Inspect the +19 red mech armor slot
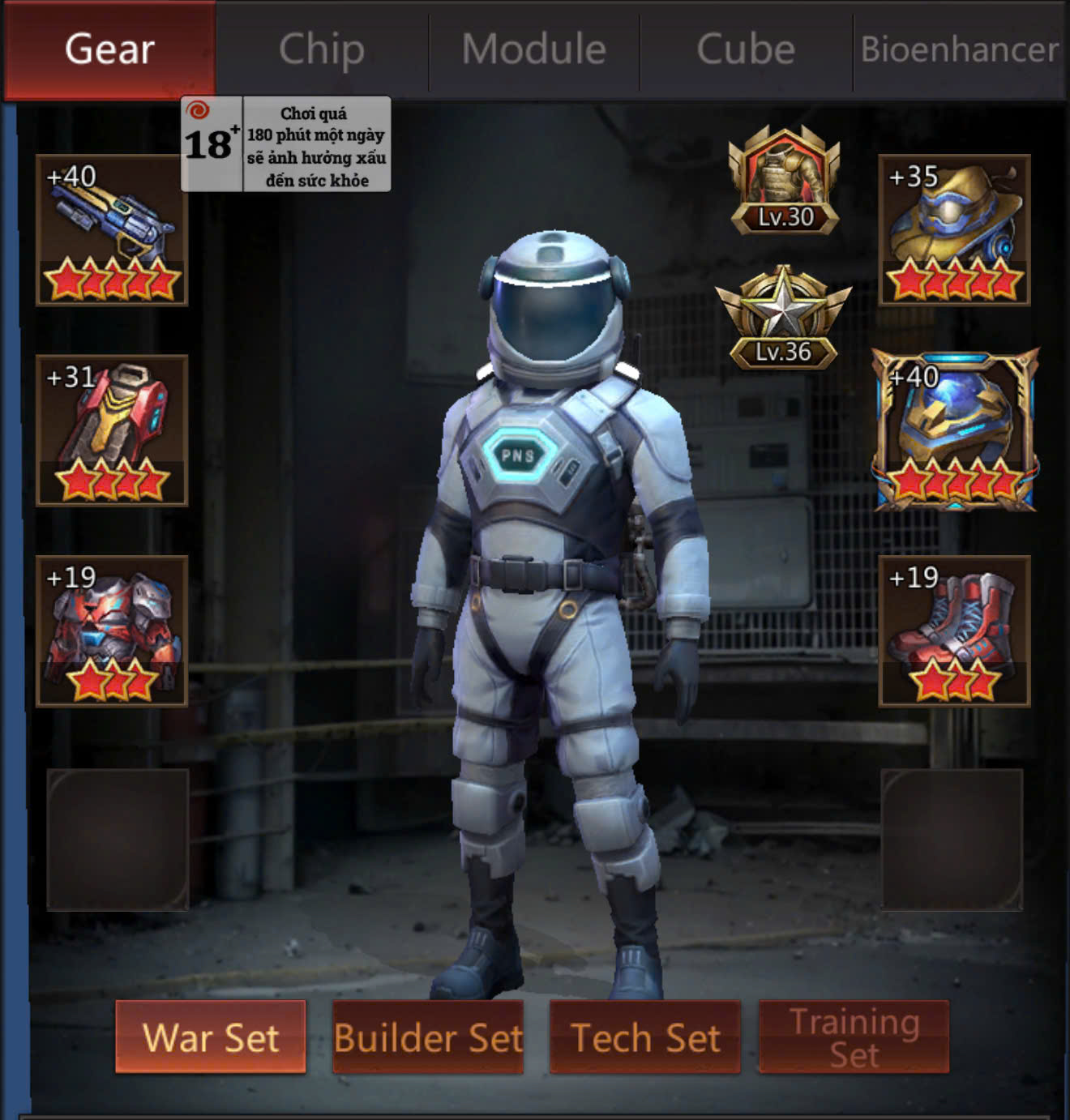 112,631
